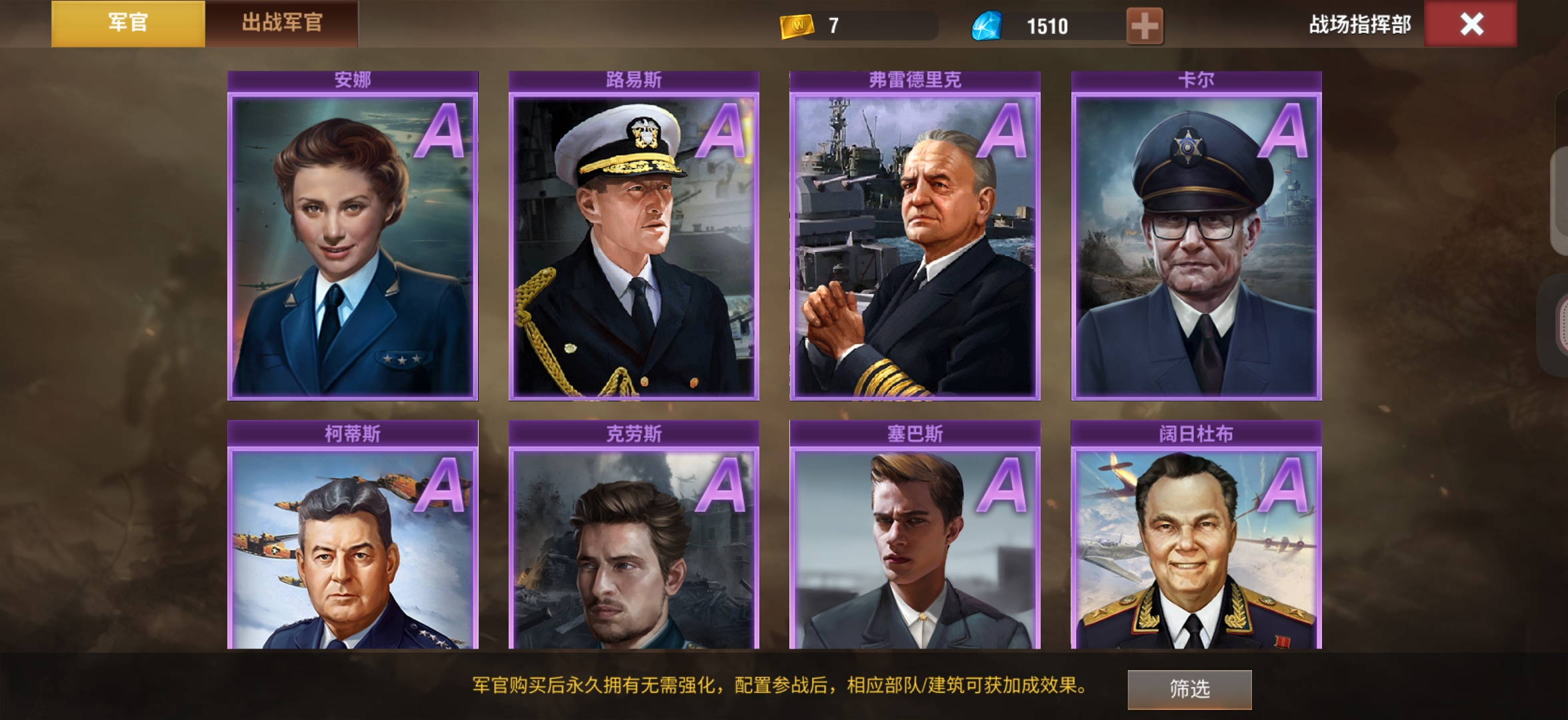This screenshot has width=1568, height=720.
Task: Add more blue diamonds with plus button
Action: [1144, 26]
